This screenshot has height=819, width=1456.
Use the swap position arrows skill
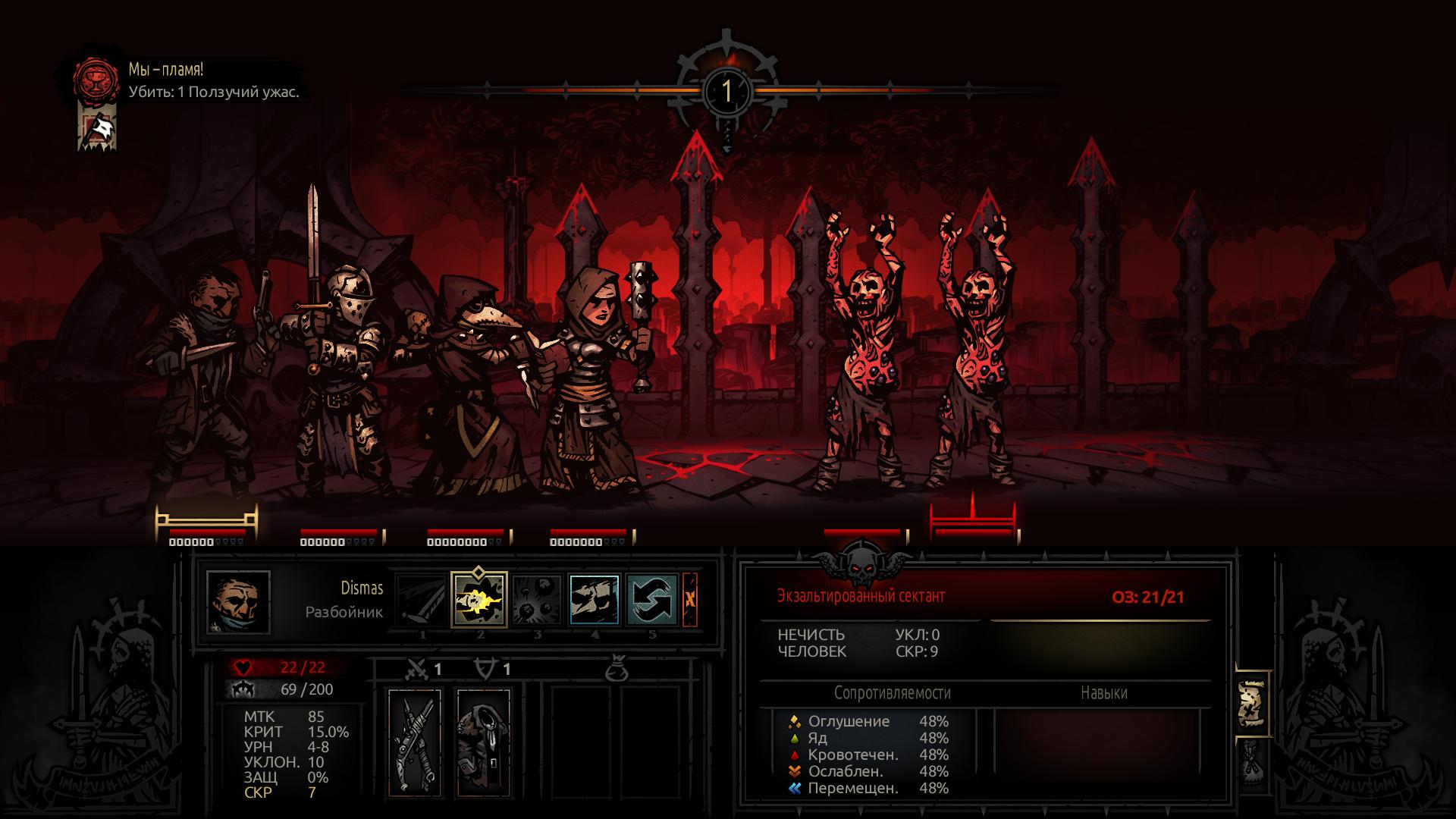pos(652,599)
